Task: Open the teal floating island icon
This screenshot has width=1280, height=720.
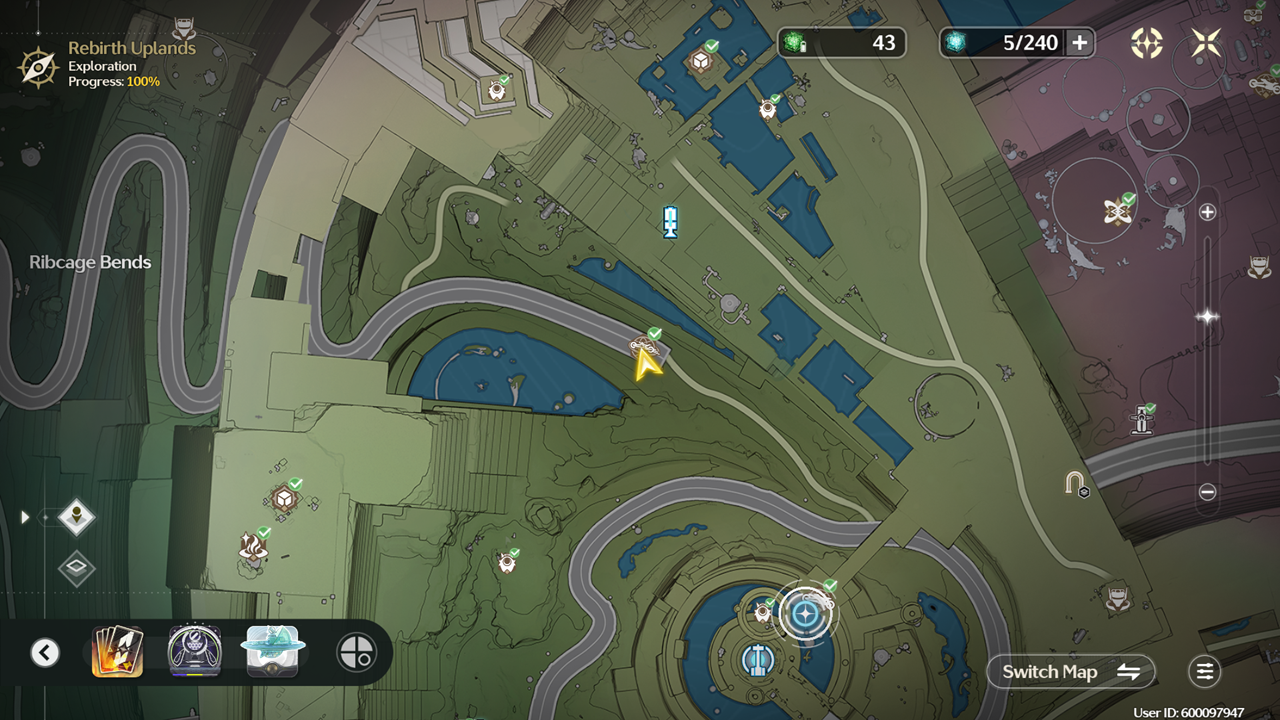Action: [272, 651]
